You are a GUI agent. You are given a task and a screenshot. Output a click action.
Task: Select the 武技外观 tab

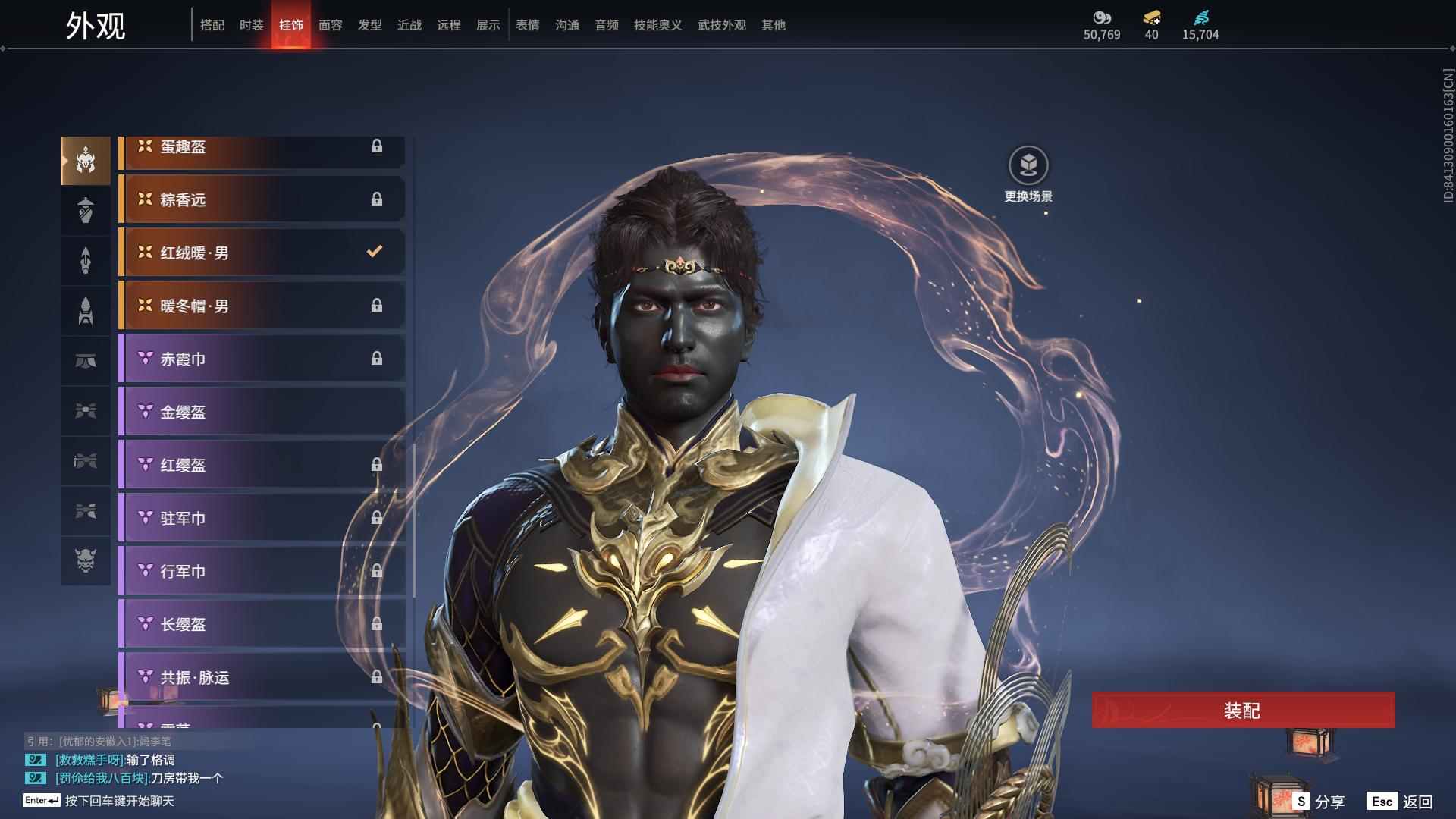(722, 25)
